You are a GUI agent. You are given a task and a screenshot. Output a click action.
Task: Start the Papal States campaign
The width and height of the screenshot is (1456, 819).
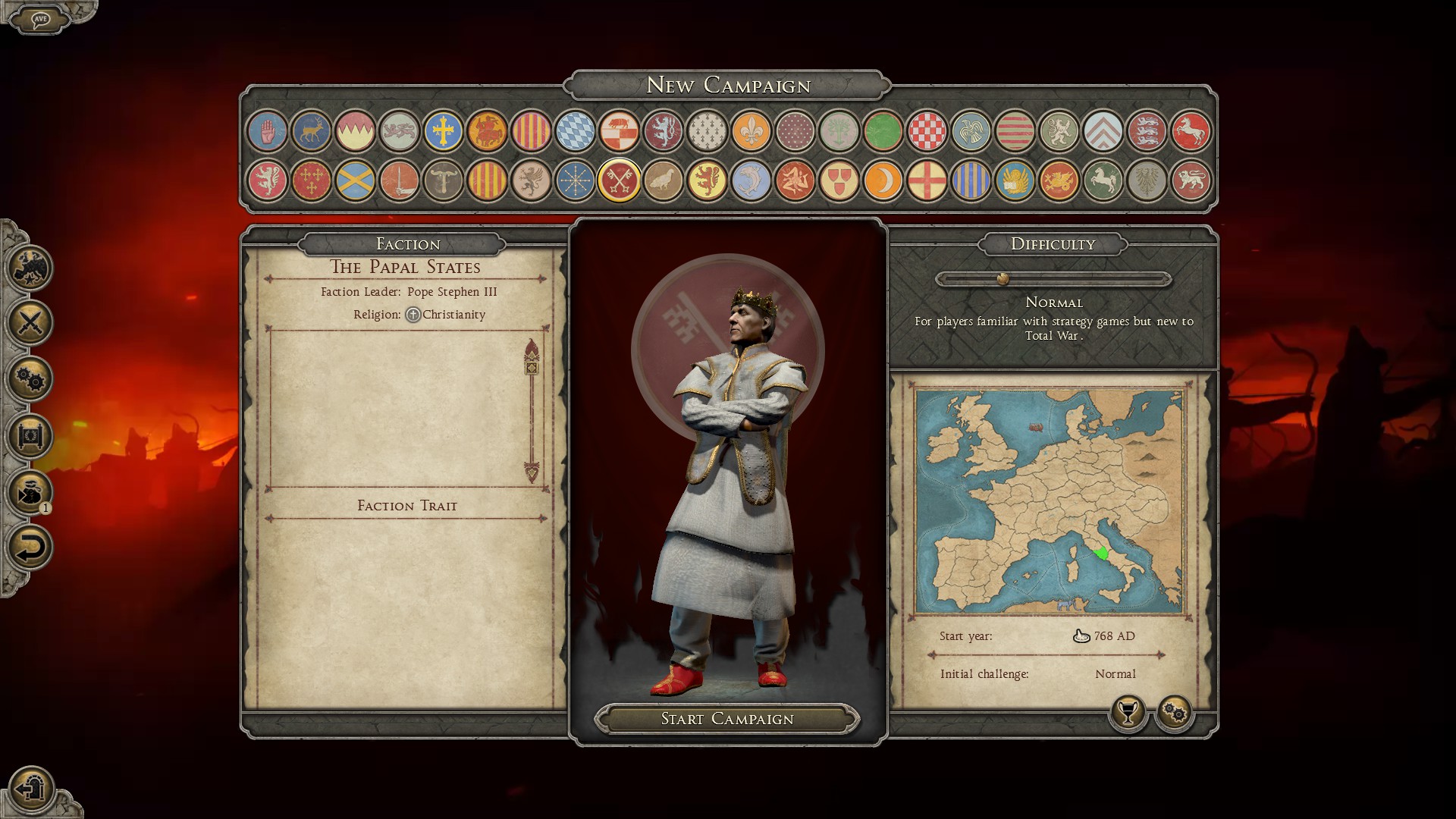tap(726, 719)
